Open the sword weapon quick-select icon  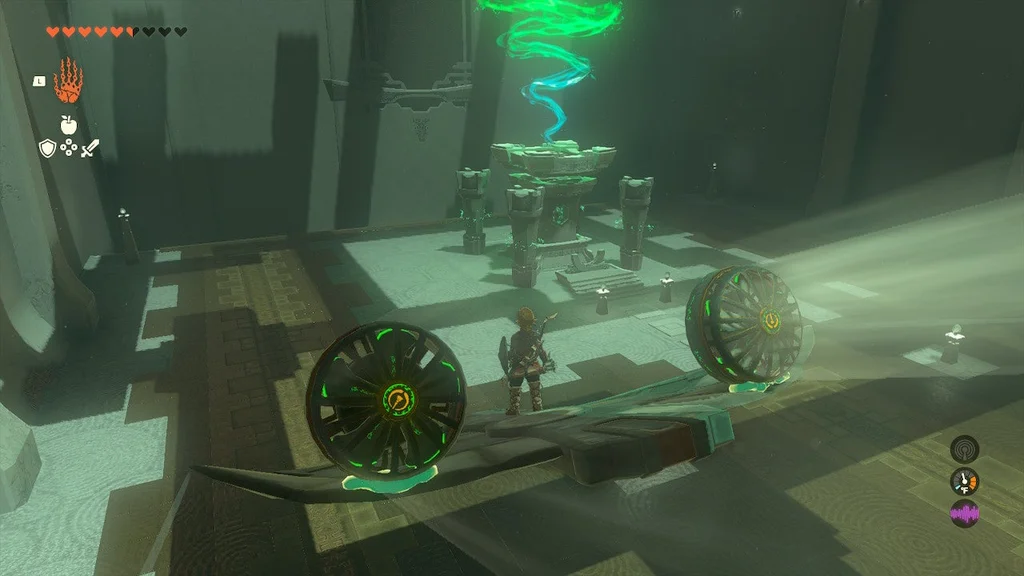click(90, 149)
